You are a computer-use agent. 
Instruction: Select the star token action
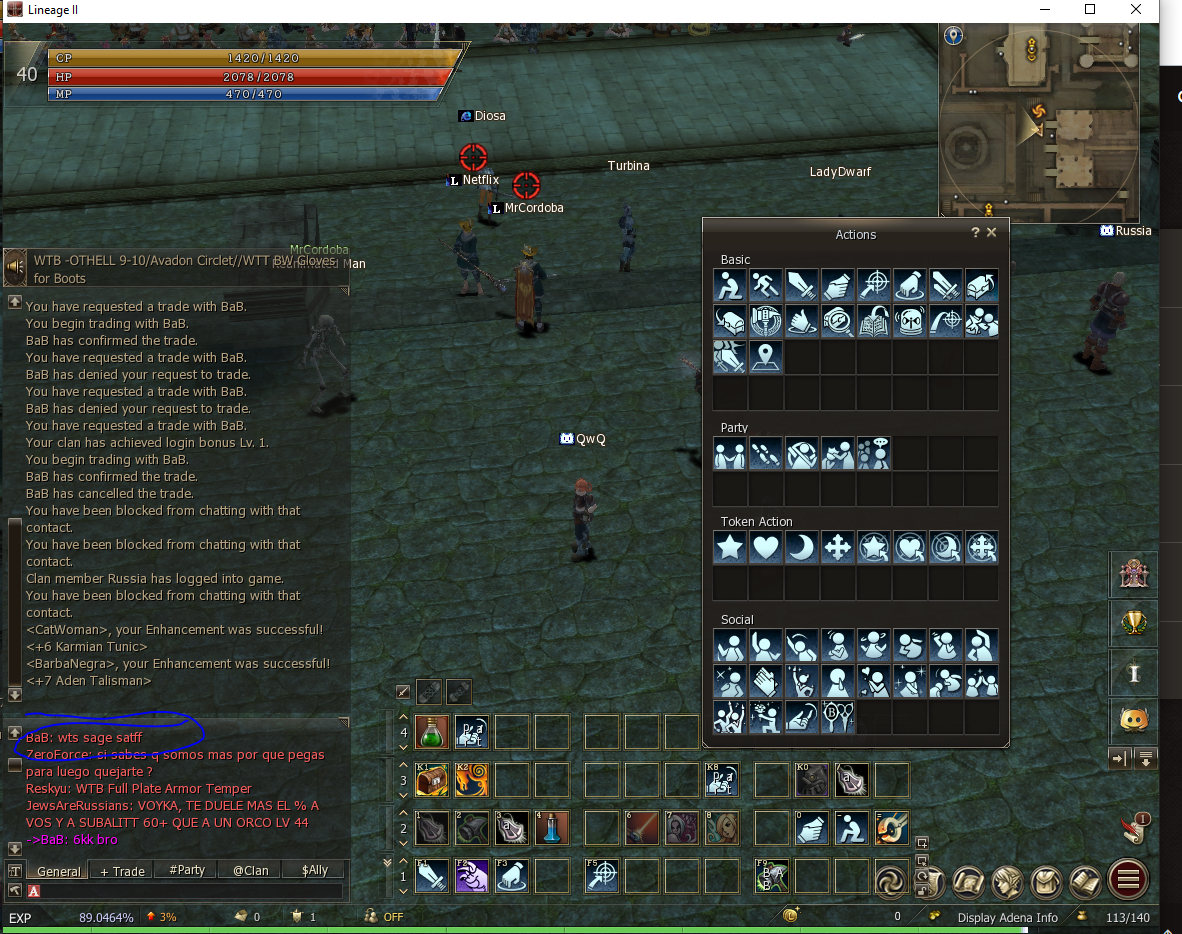(729, 548)
